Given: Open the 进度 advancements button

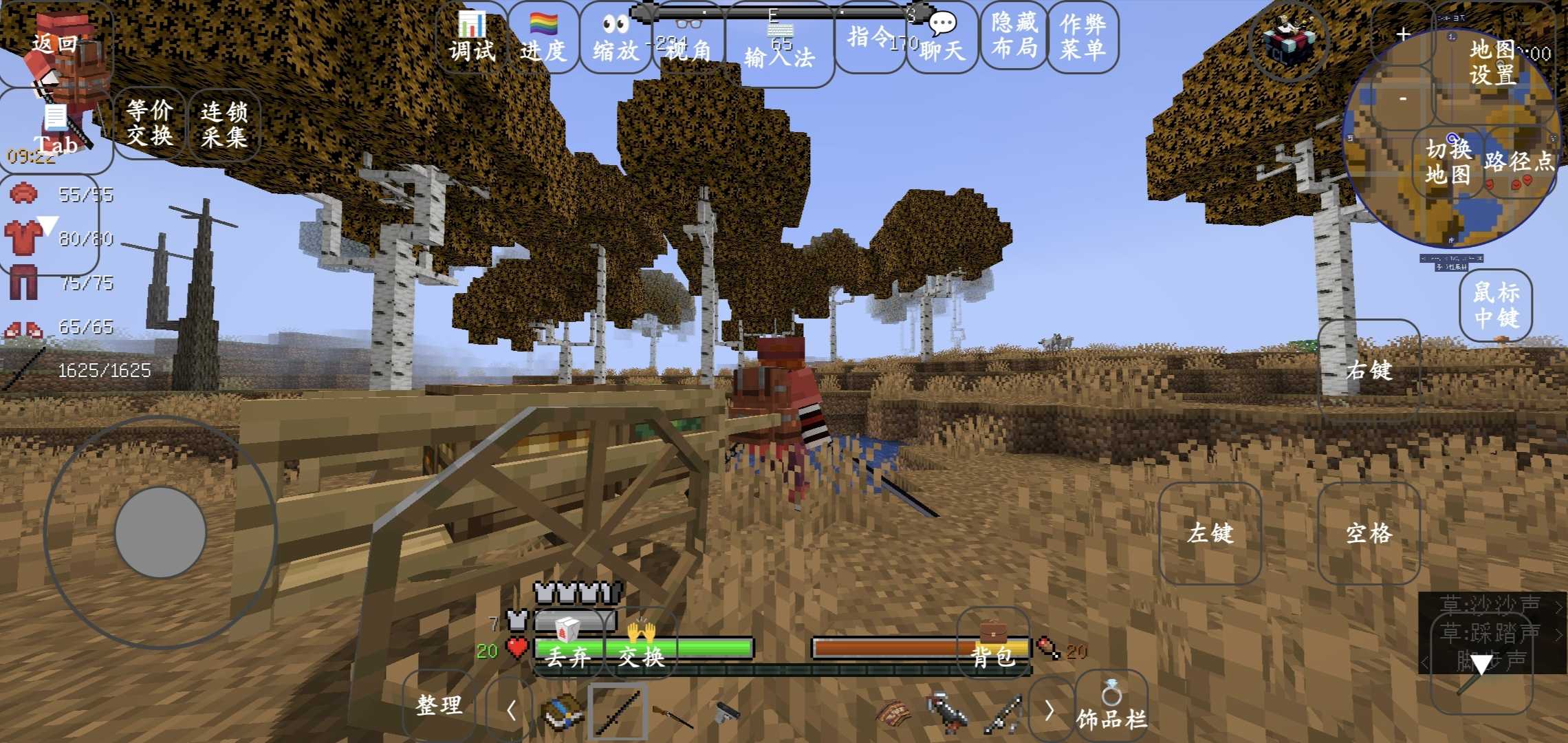Looking at the screenshot, I should [543, 39].
